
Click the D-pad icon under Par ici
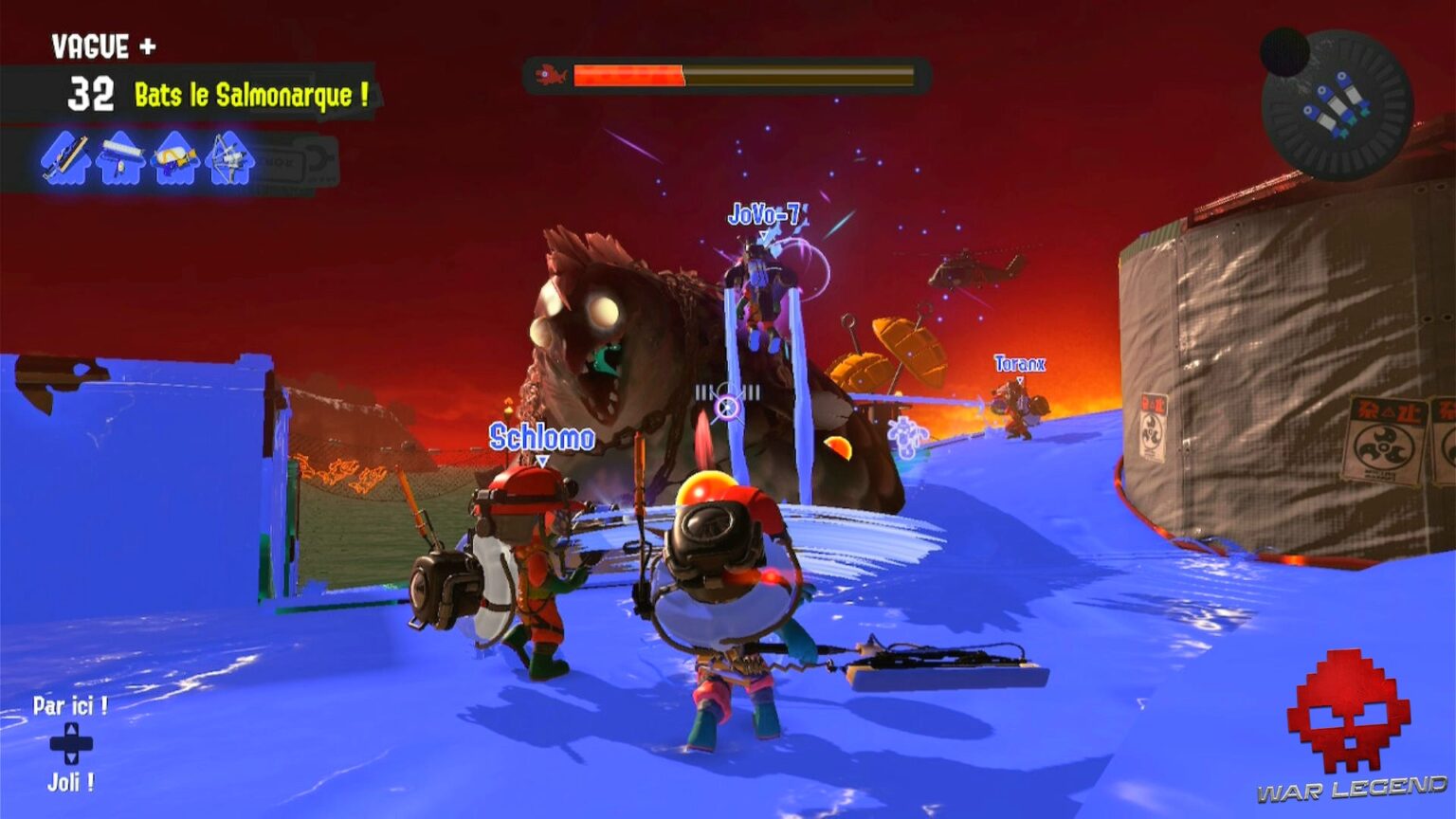(70, 741)
